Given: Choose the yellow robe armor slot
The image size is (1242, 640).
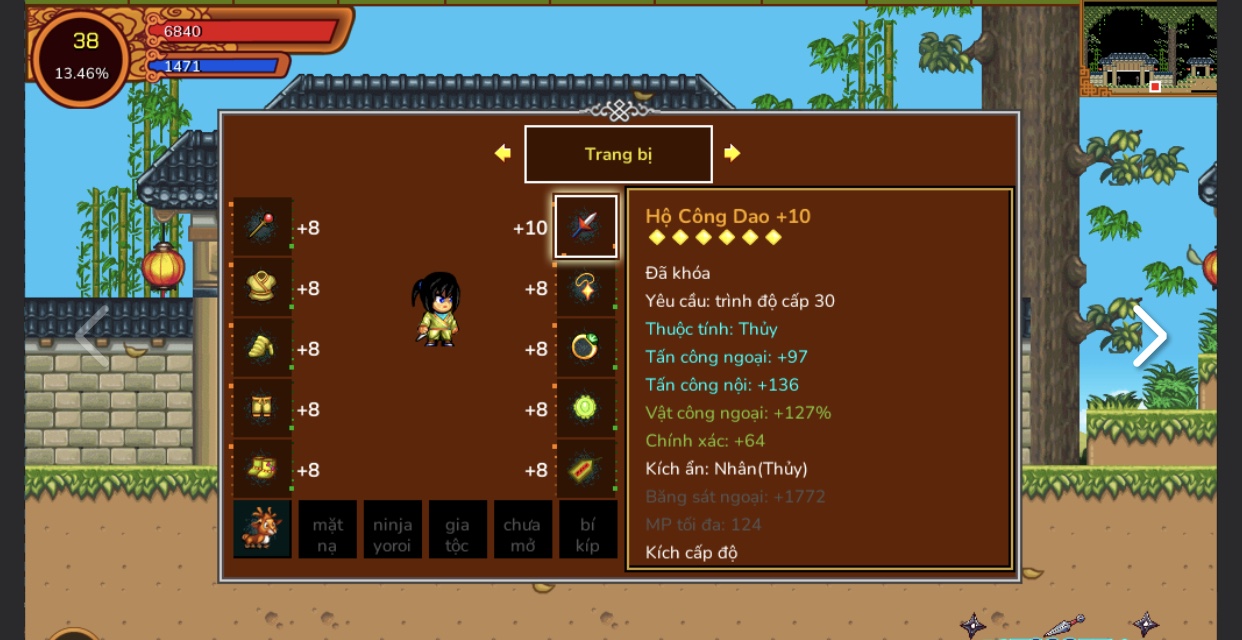Looking at the screenshot, I should (x=263, y=288).
